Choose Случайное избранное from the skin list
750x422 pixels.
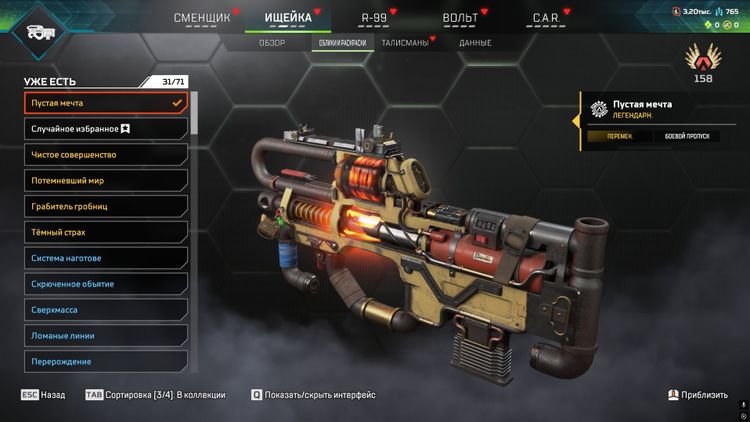coord(106,129)
